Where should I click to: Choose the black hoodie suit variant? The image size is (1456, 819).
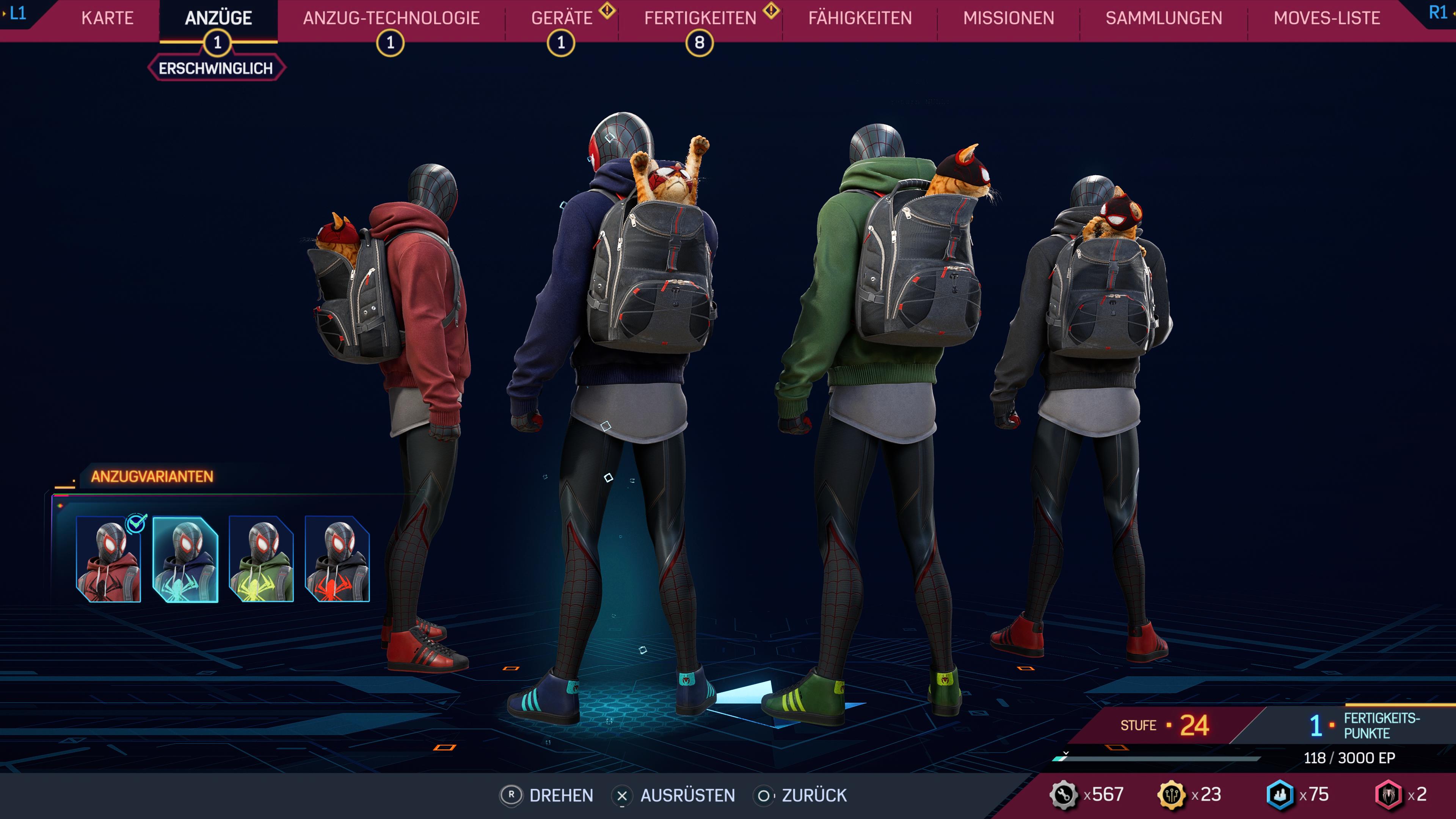pyautogui.click(x=337, y=559)
